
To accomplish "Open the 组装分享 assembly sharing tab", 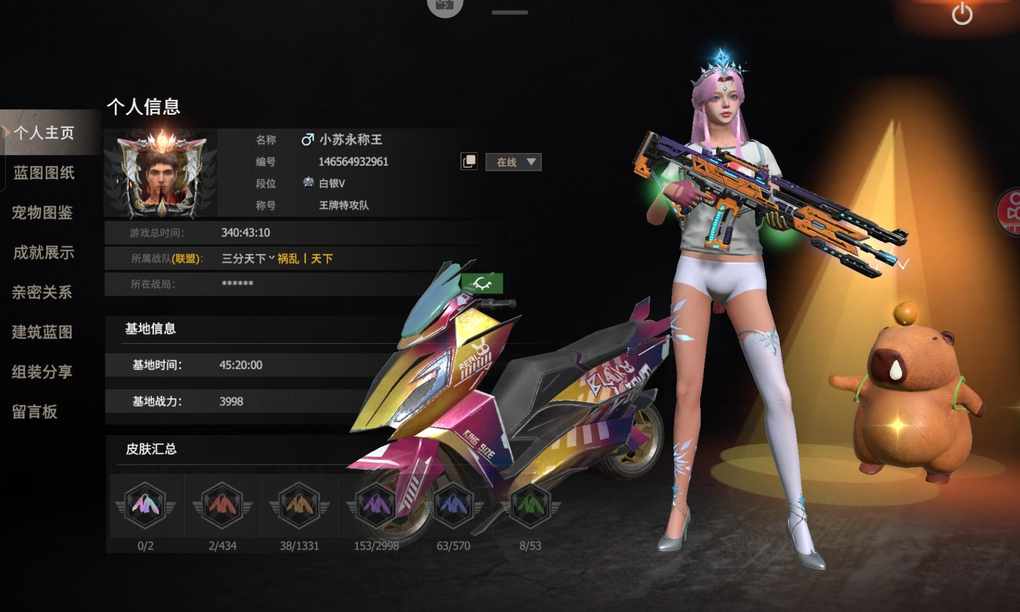I will (x=43, y=372).
